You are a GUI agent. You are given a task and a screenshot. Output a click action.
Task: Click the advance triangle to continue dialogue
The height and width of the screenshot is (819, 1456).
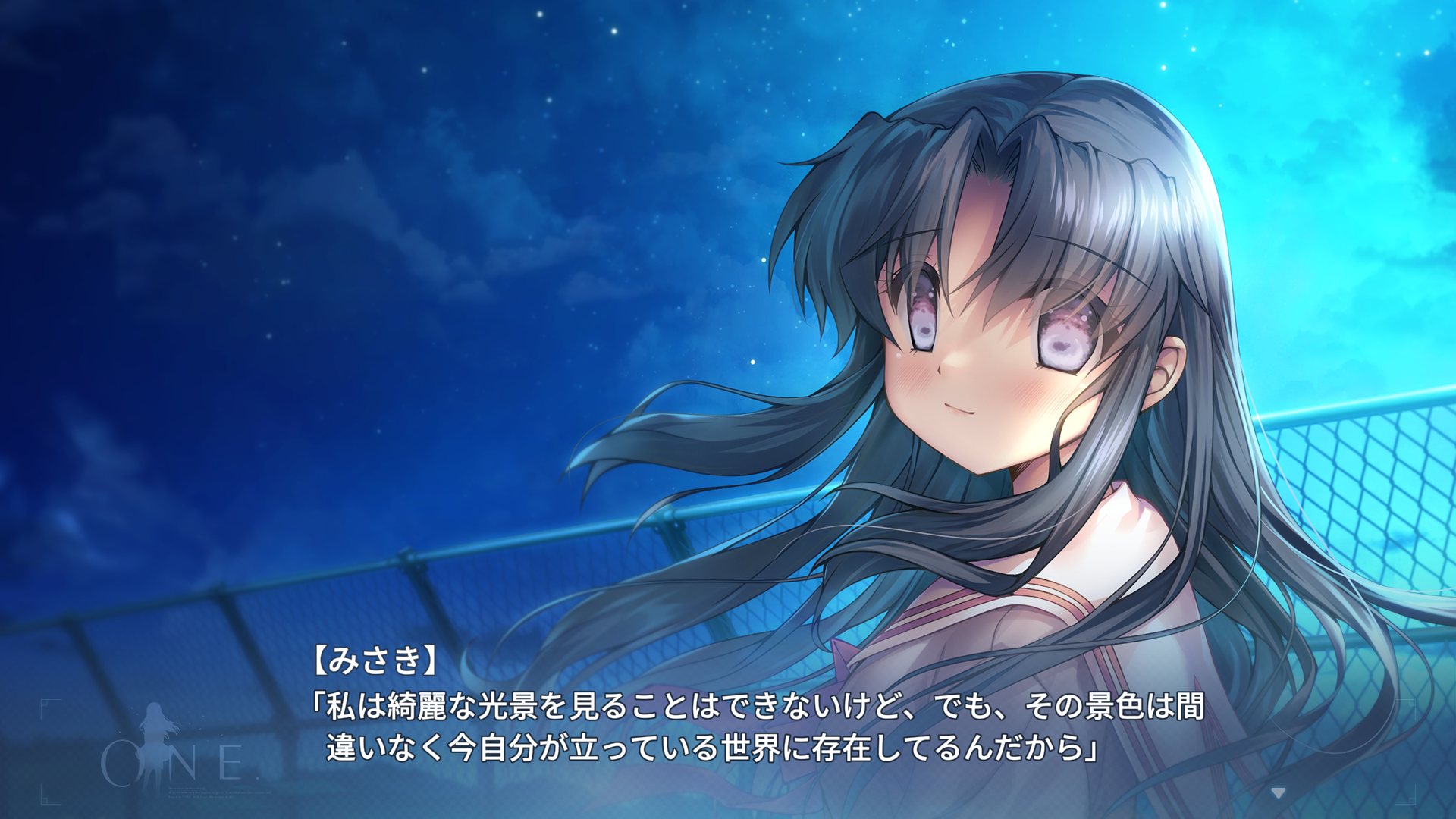(1276, 793)
